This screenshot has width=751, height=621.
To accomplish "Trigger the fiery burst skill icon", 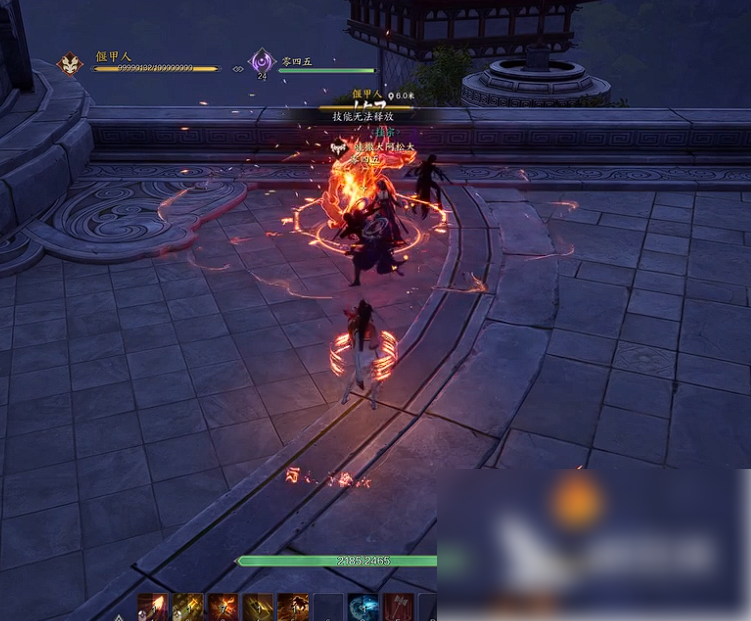I will tap(222, 607).
